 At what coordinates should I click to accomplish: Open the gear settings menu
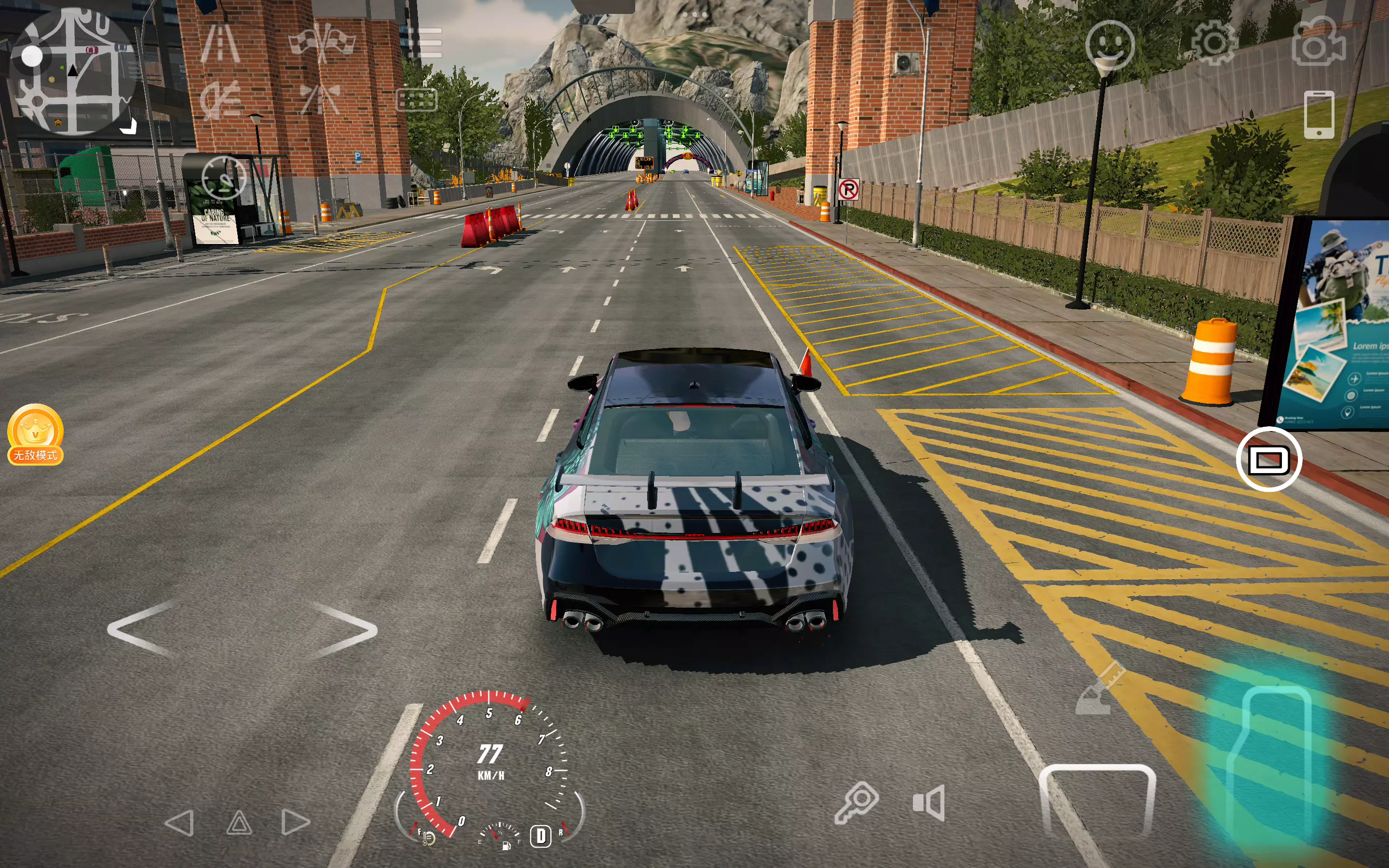1213,43
